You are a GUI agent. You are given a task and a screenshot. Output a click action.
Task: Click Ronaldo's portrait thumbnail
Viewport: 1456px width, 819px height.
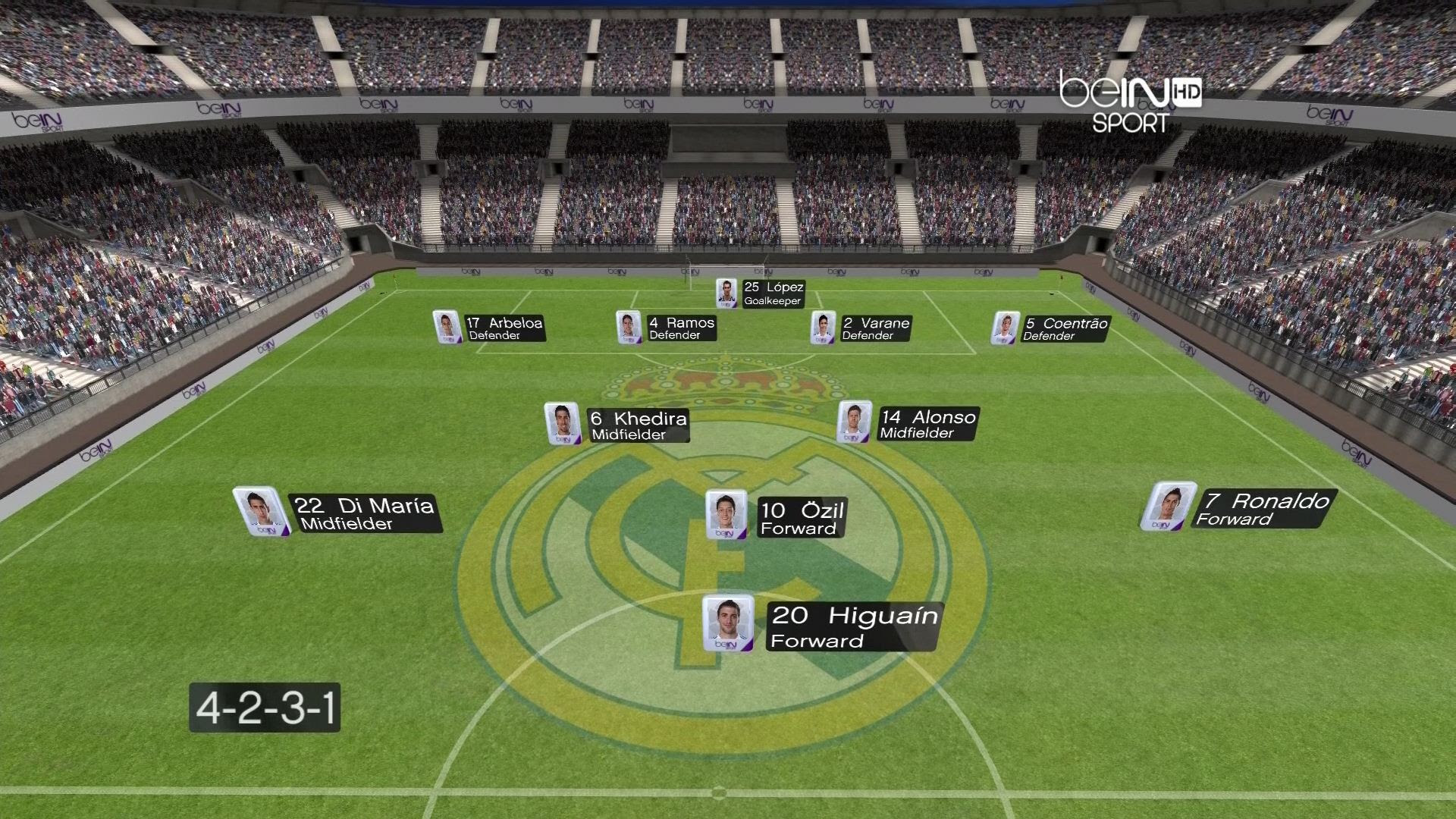(x=1168, y=506)
